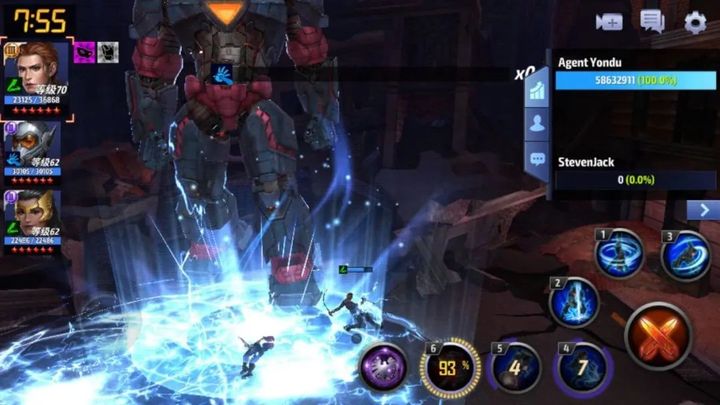Image resolution: width=720 pixels, height=405 pixels.
Task: Tap skill 4 showing cooldown 7
Action: point(581,366)
